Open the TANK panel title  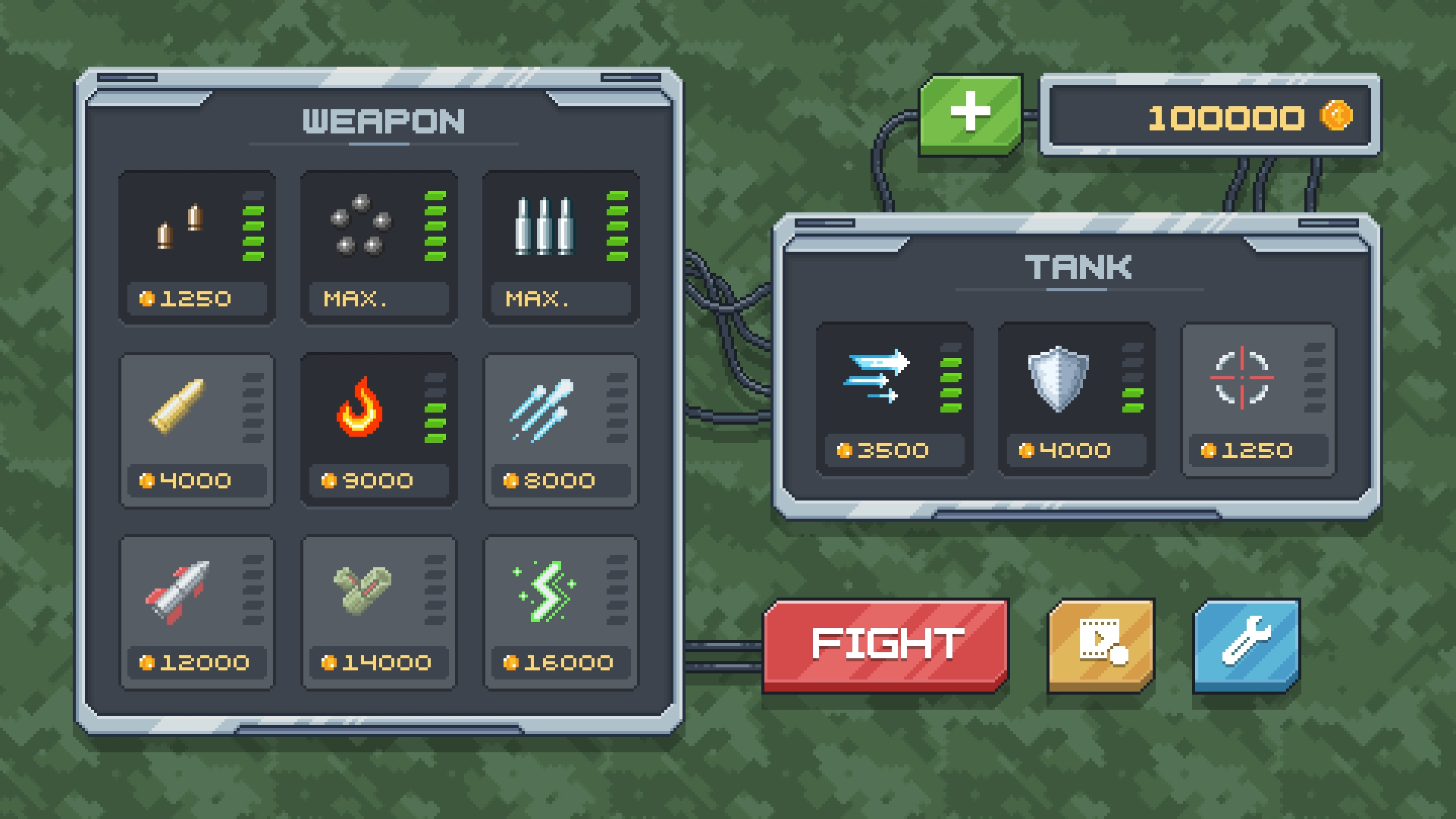tap(1077, 266)
